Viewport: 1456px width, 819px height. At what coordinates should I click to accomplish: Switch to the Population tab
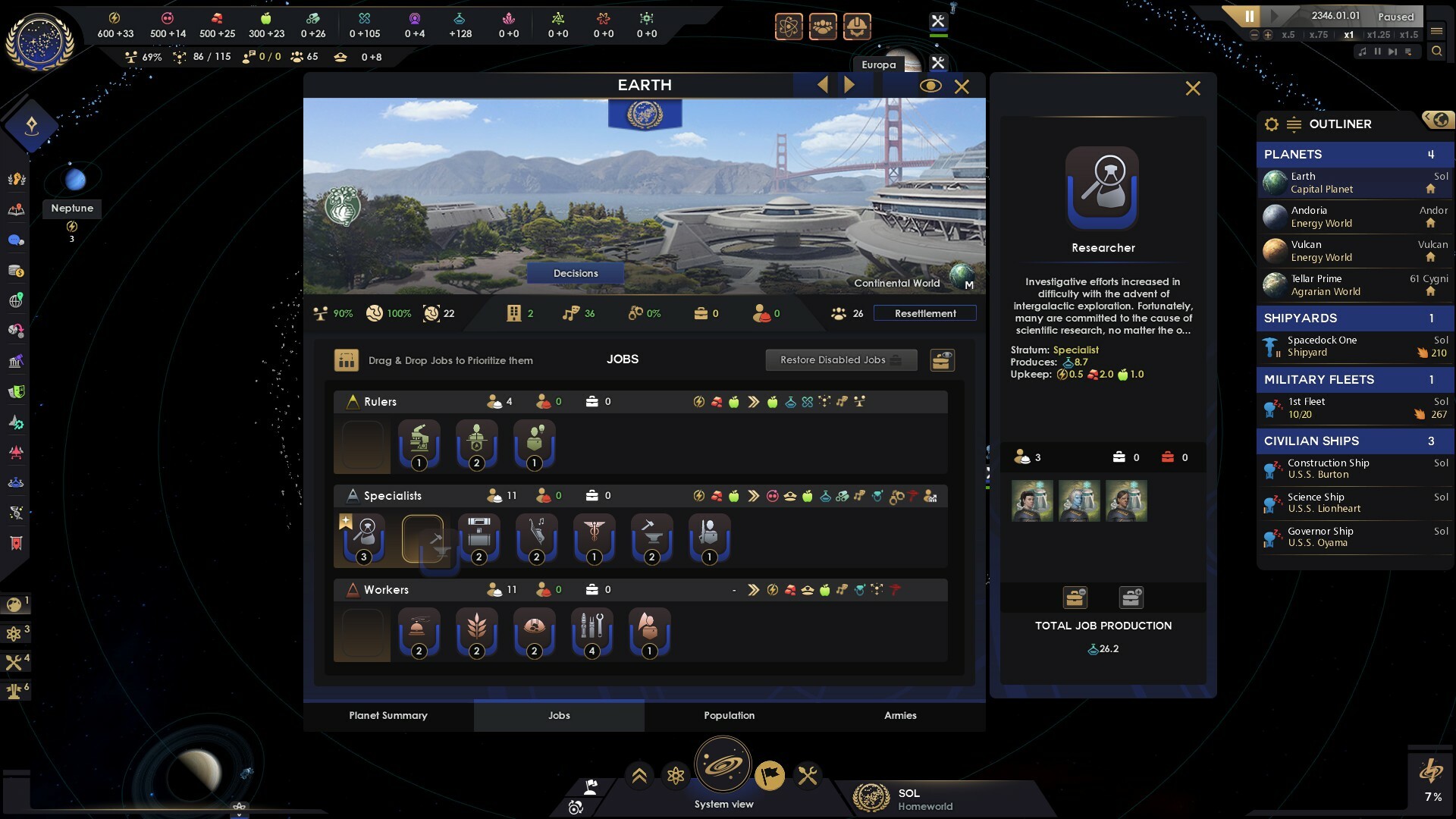tap(729, 715)
